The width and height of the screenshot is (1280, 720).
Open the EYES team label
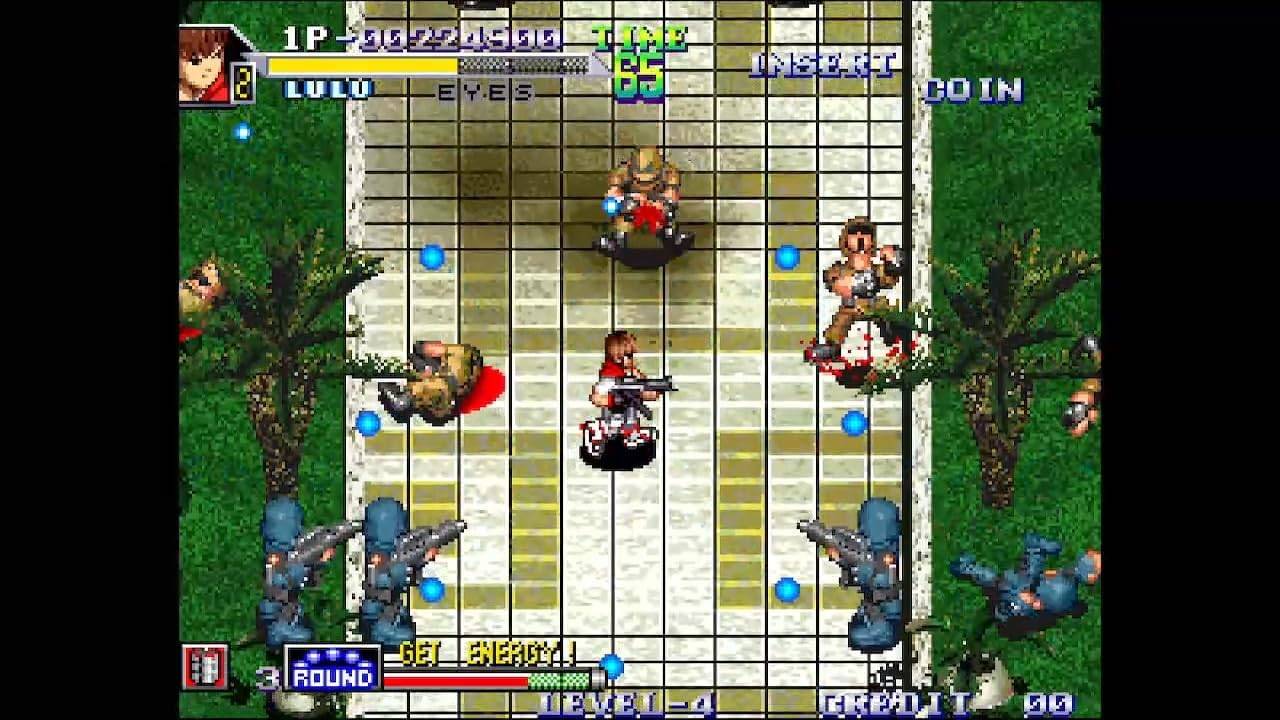[x=480, y=93]
